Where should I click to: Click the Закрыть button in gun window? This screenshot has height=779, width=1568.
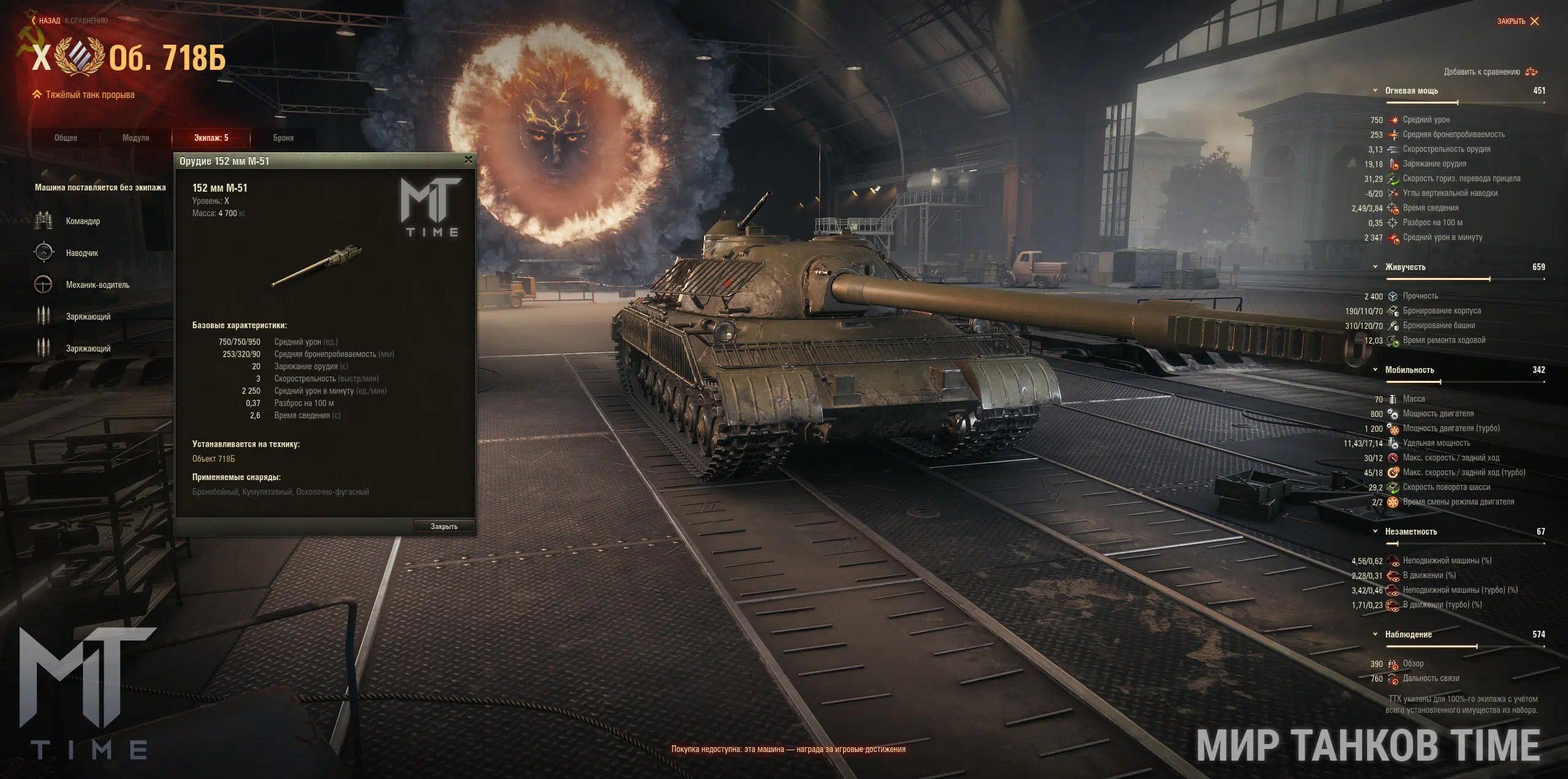(444, 526)
